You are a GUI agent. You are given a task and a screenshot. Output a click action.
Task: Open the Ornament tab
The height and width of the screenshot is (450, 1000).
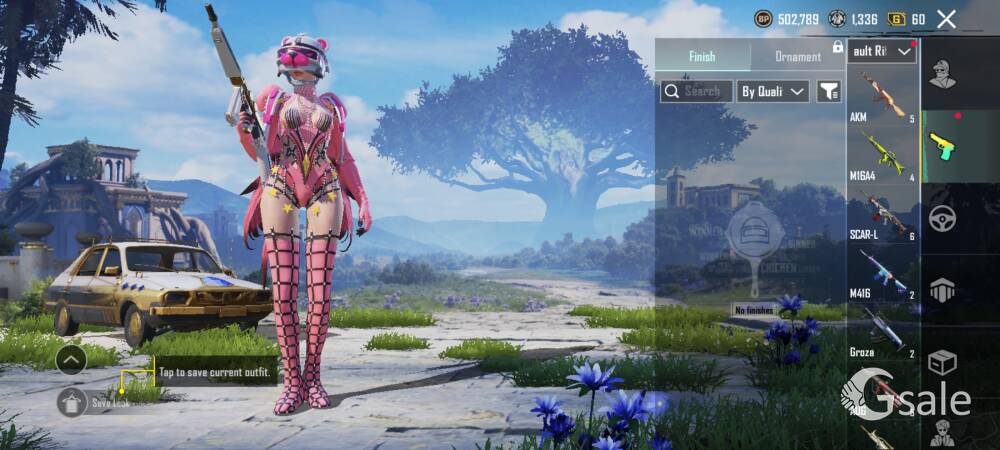click(x=798, y=57)
